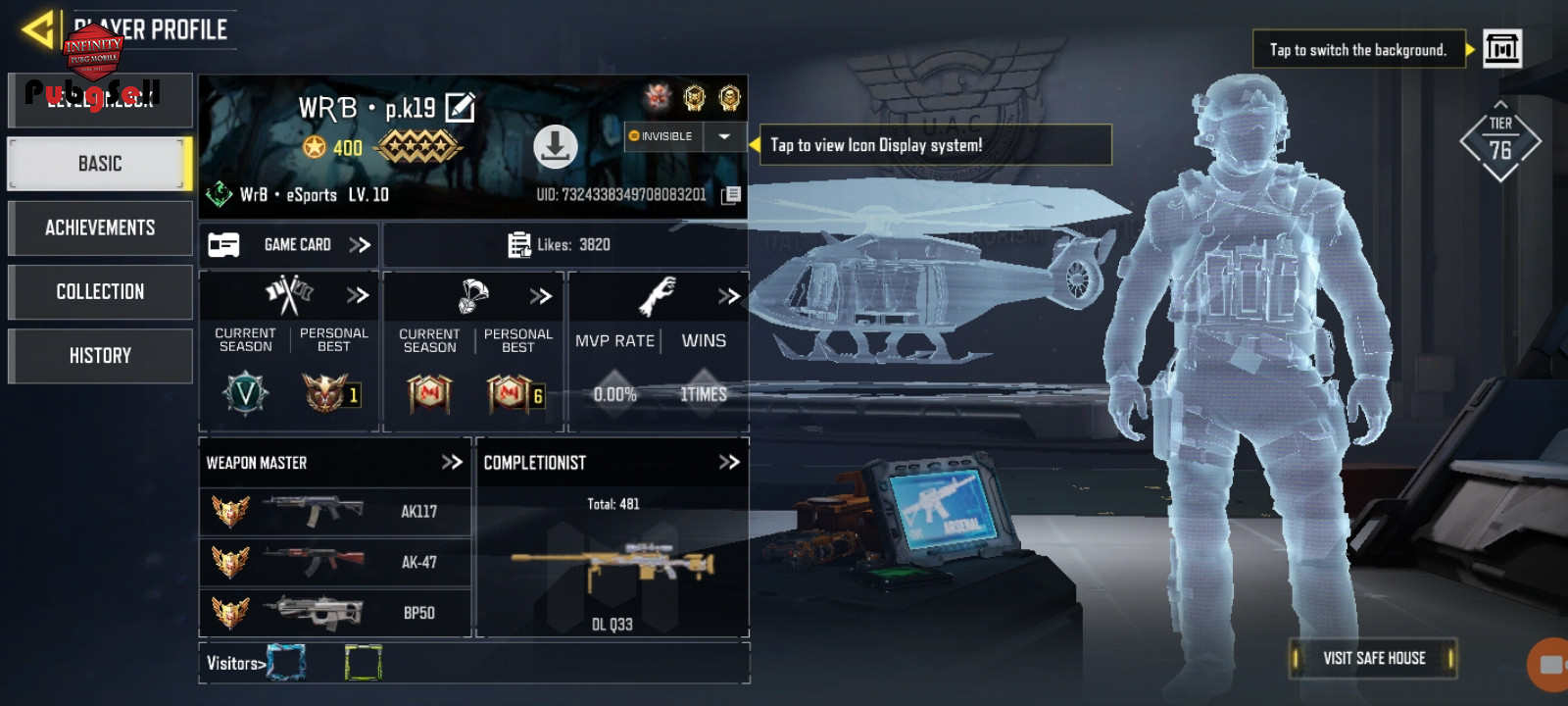Screen dimensions: 1568x706
Task: Expand the Weapon Master list
Action: pos(452,462)
